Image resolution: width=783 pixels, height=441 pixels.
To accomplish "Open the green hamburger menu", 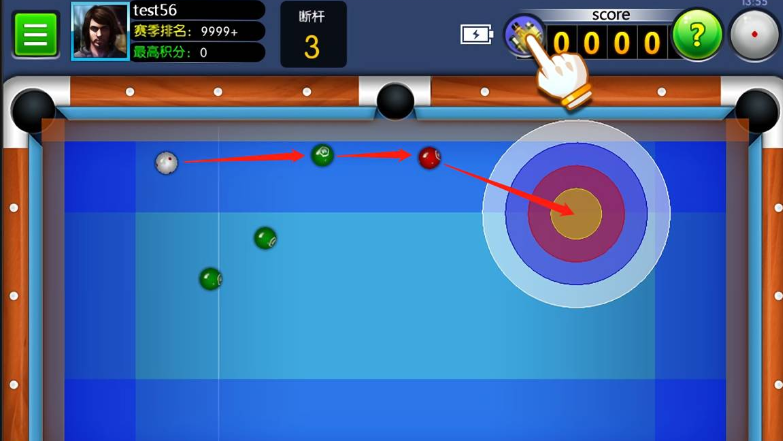I will 35,35.
